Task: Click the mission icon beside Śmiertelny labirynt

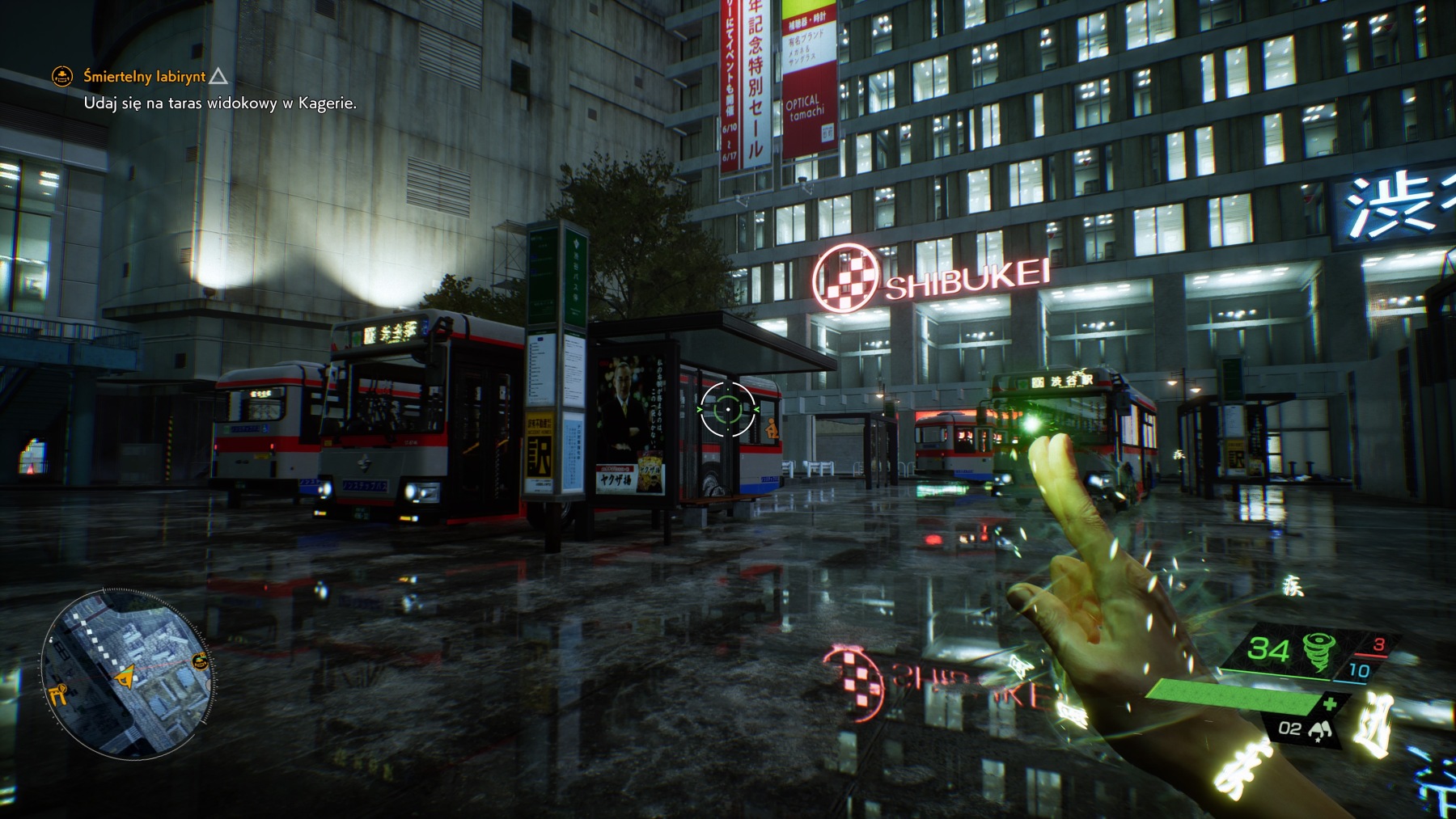Action: coord(61,77)
